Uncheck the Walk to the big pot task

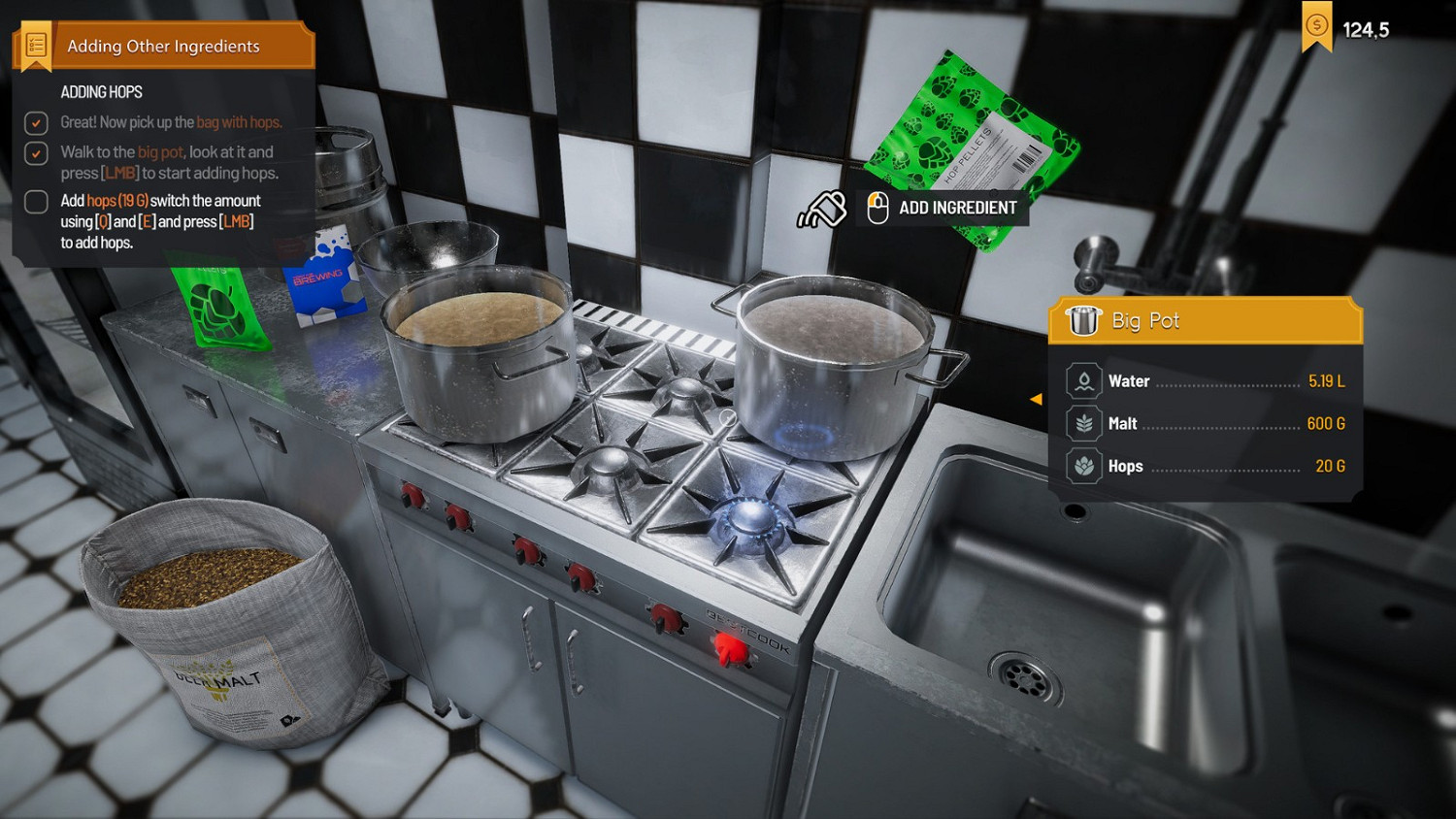click(36, 153)
